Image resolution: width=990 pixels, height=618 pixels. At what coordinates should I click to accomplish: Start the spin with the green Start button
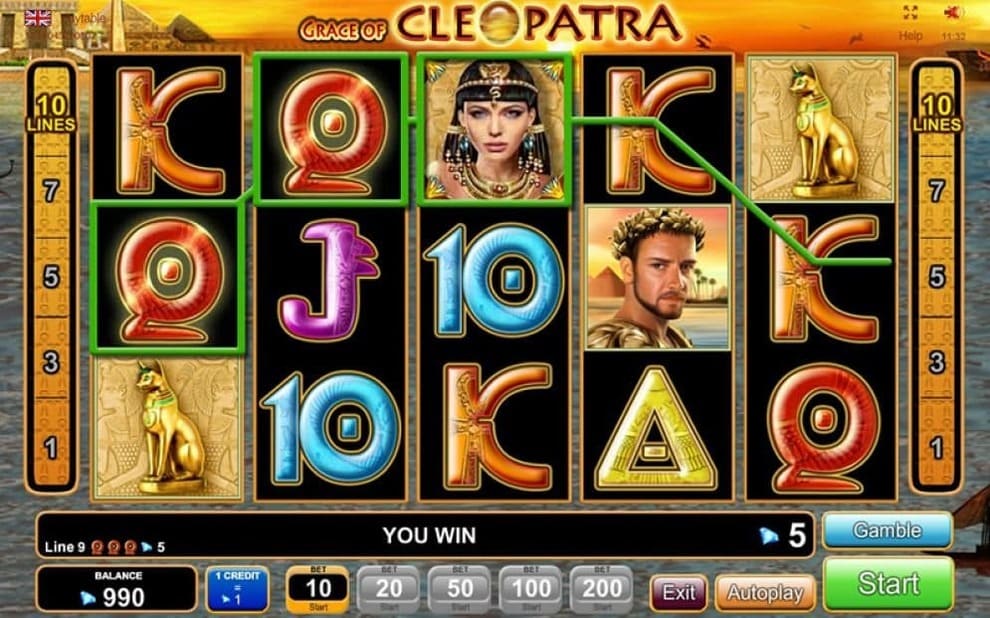click(x=888, y=584)
